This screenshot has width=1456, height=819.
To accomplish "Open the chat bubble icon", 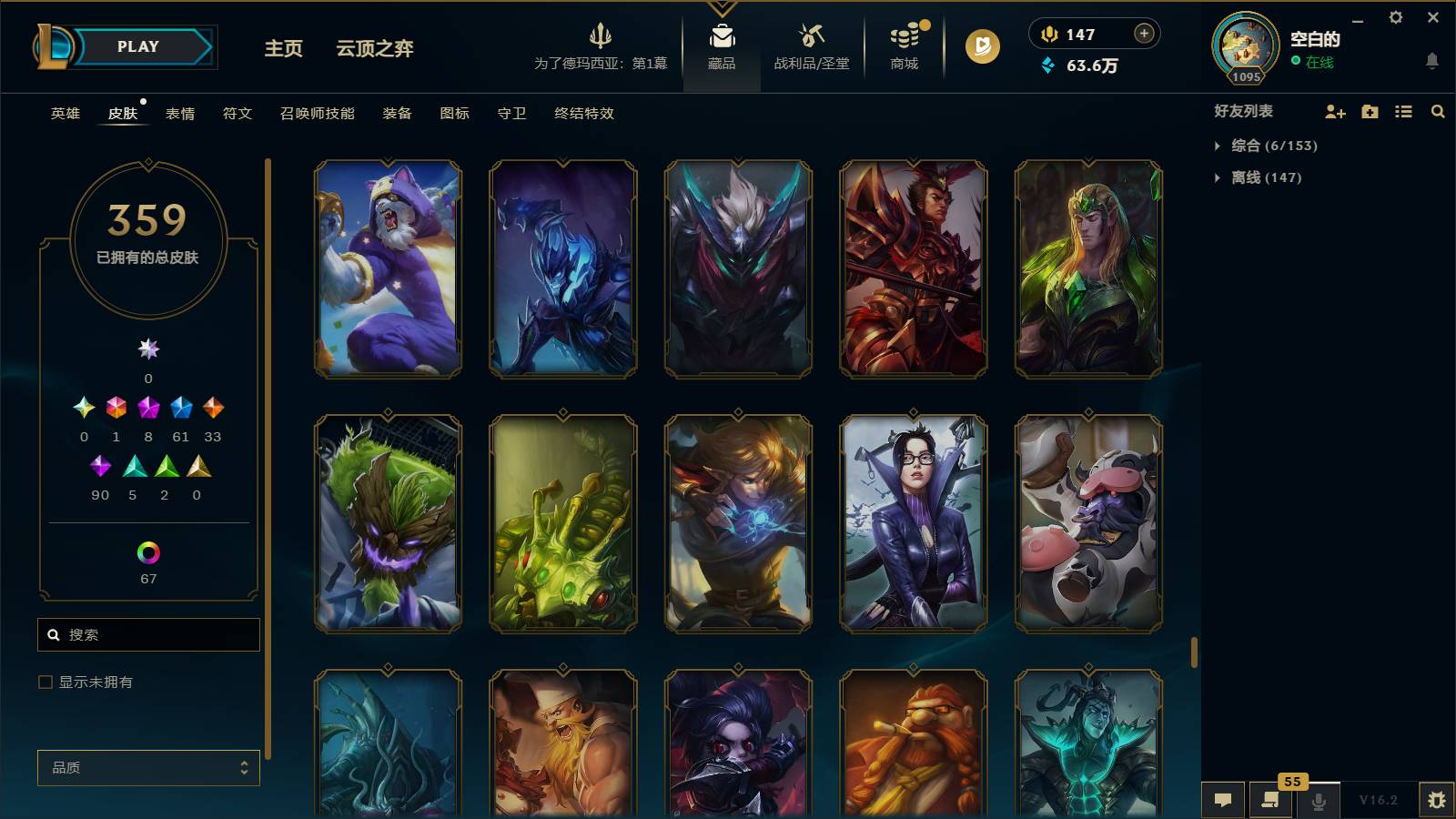I will pyautogui.click(x=1224, y=800).
